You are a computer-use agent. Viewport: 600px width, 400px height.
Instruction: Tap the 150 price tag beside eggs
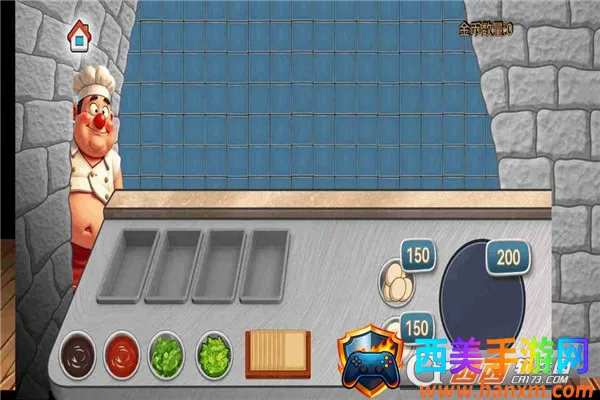pos(418,257)
